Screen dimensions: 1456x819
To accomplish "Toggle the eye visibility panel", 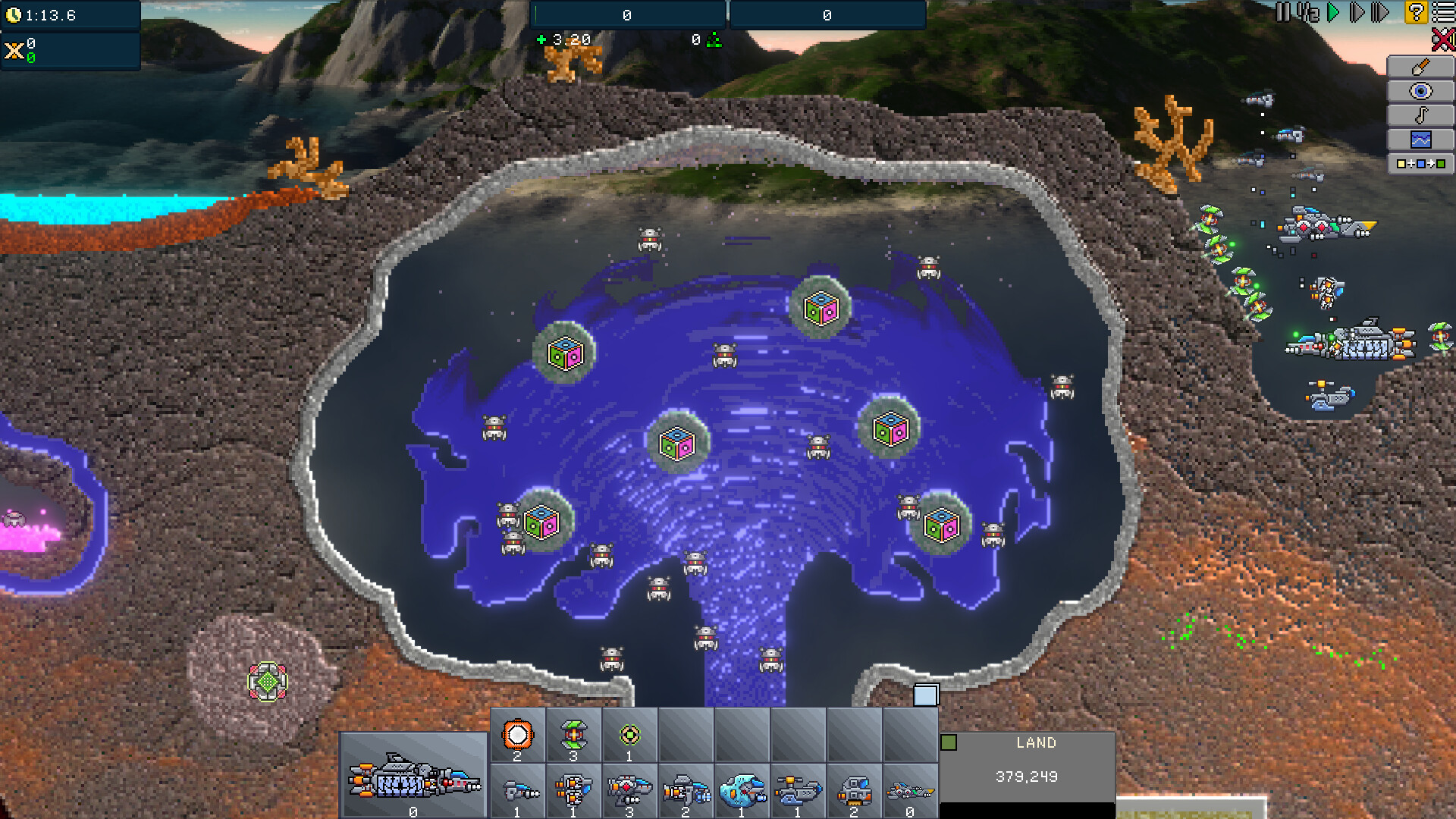I will coord(1420,91).
